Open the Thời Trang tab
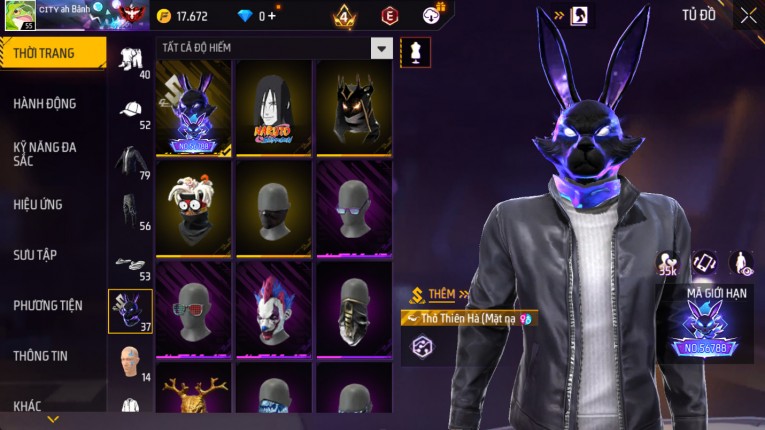The width and height of the screenshot is (765, 430). pyautogui.click(x=52, y=53)
